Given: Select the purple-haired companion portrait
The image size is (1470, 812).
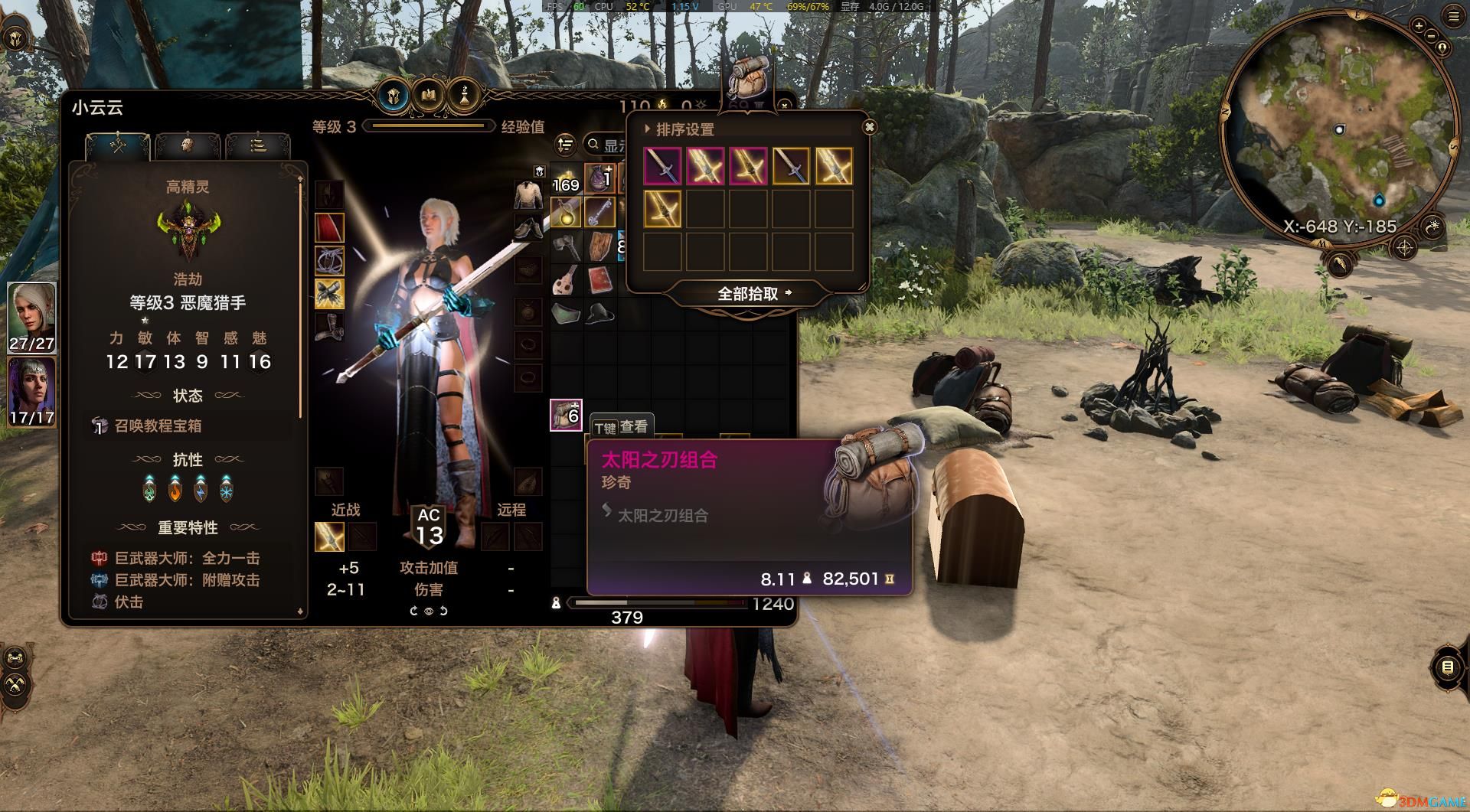Looking at the screenshot, I should (31, 392).
